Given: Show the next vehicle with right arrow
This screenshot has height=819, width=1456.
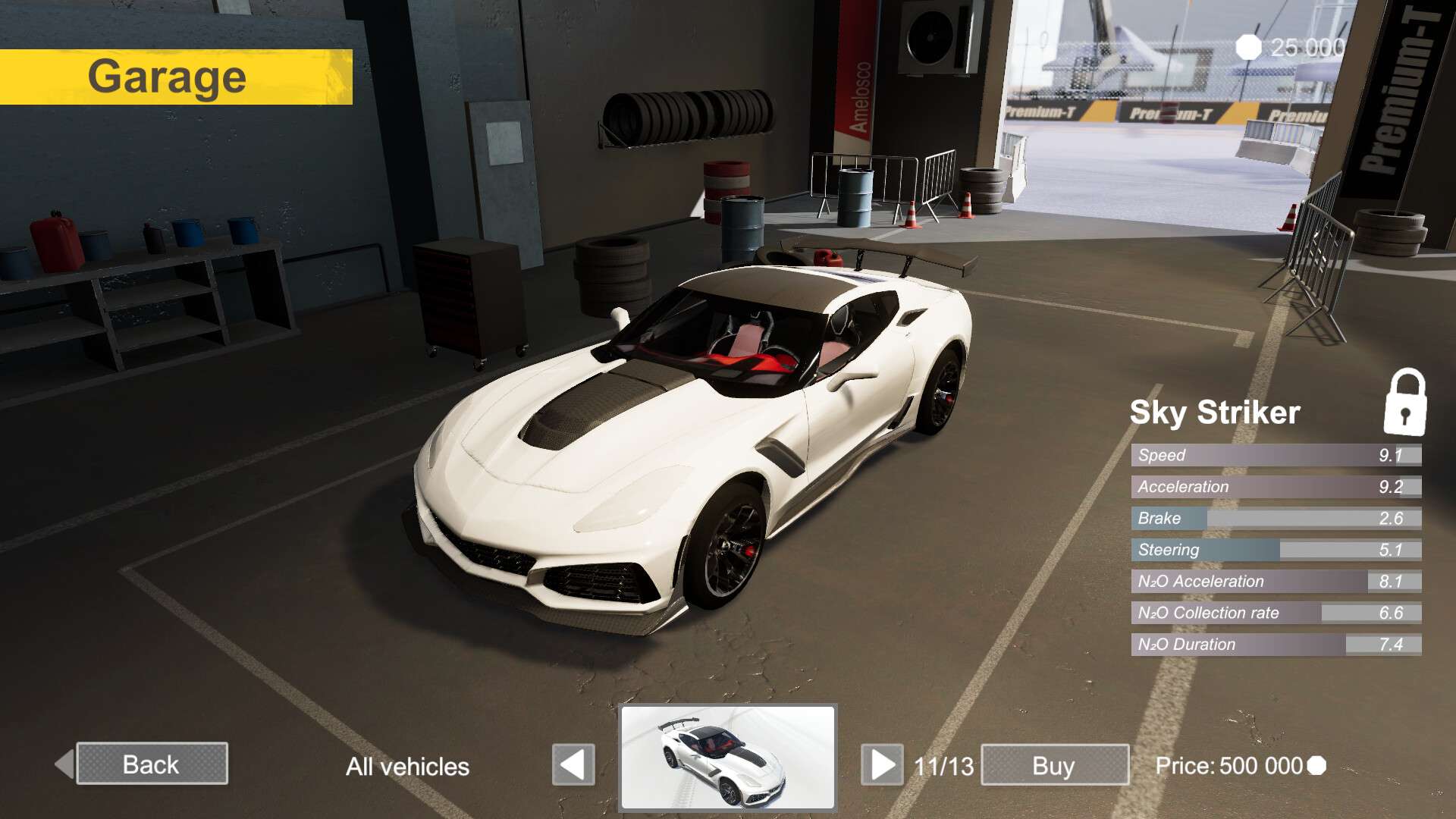Looking at the screenshot, I should click(x=882, y=764).
